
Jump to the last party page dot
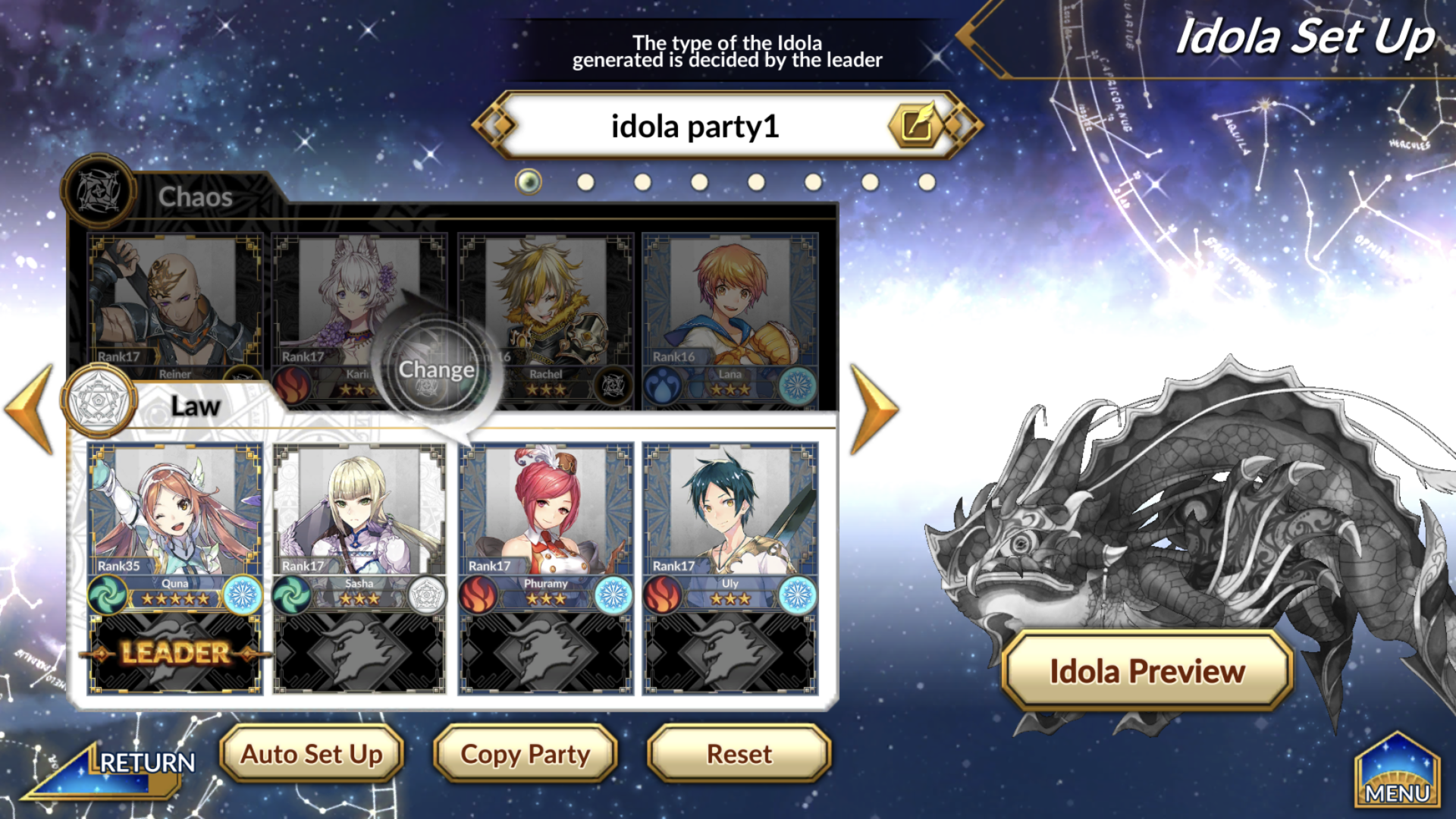[x=927, y=182]
